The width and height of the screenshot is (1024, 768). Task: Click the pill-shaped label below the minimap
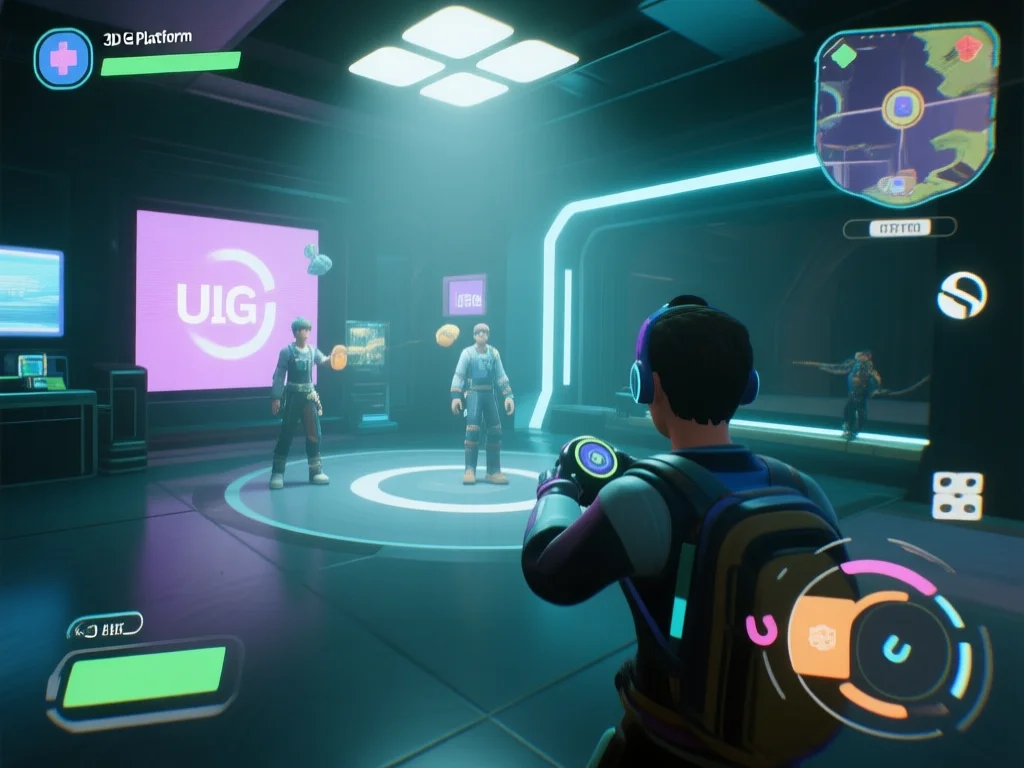tap(899, 228)
